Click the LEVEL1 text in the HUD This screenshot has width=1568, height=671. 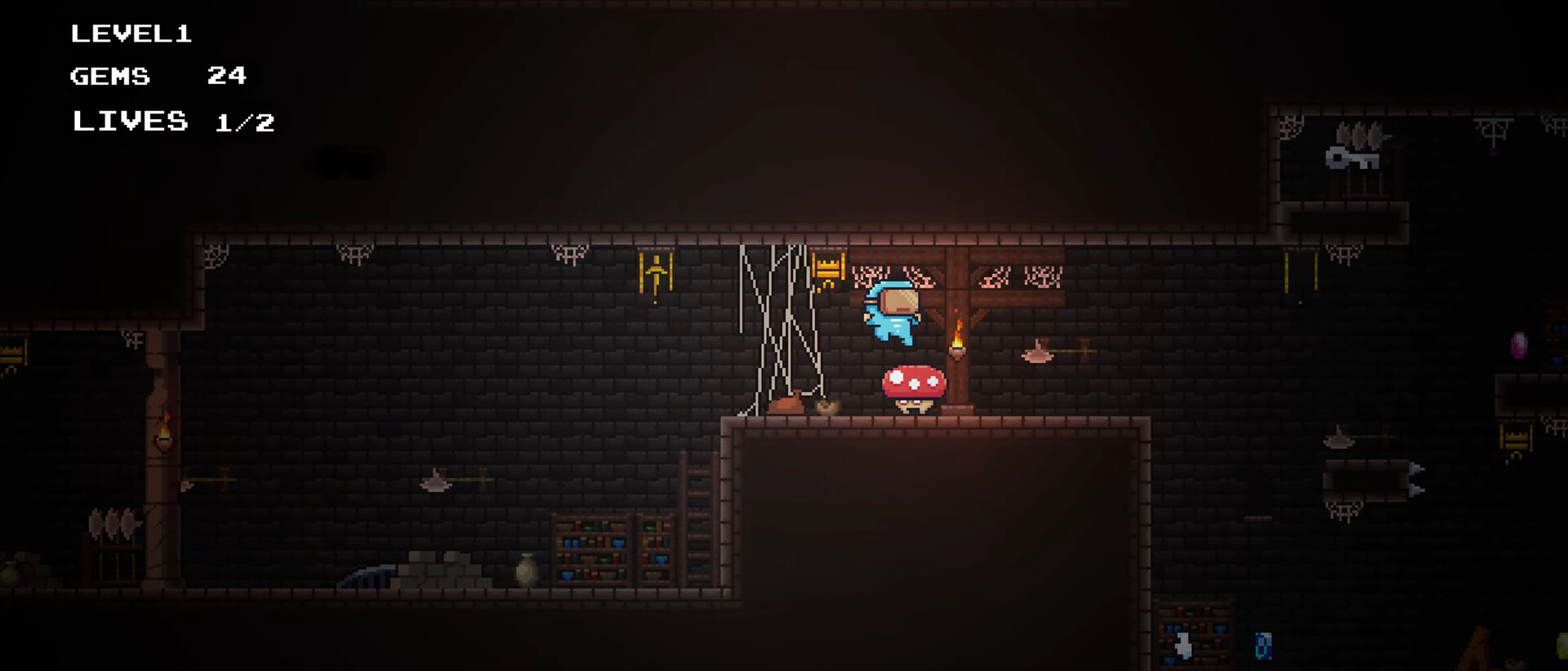pos(131,33)
